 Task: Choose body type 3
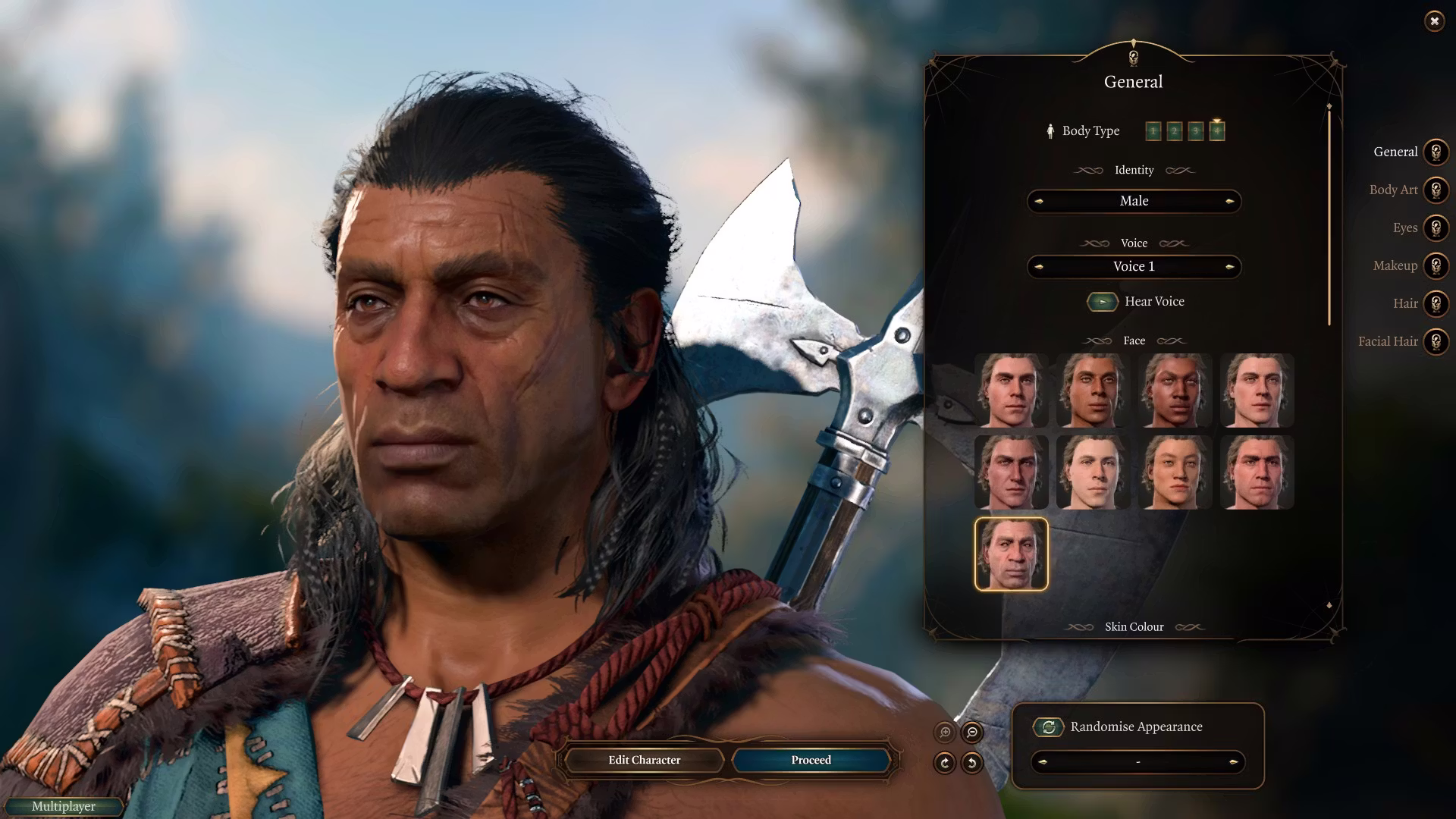point(1195,131)
